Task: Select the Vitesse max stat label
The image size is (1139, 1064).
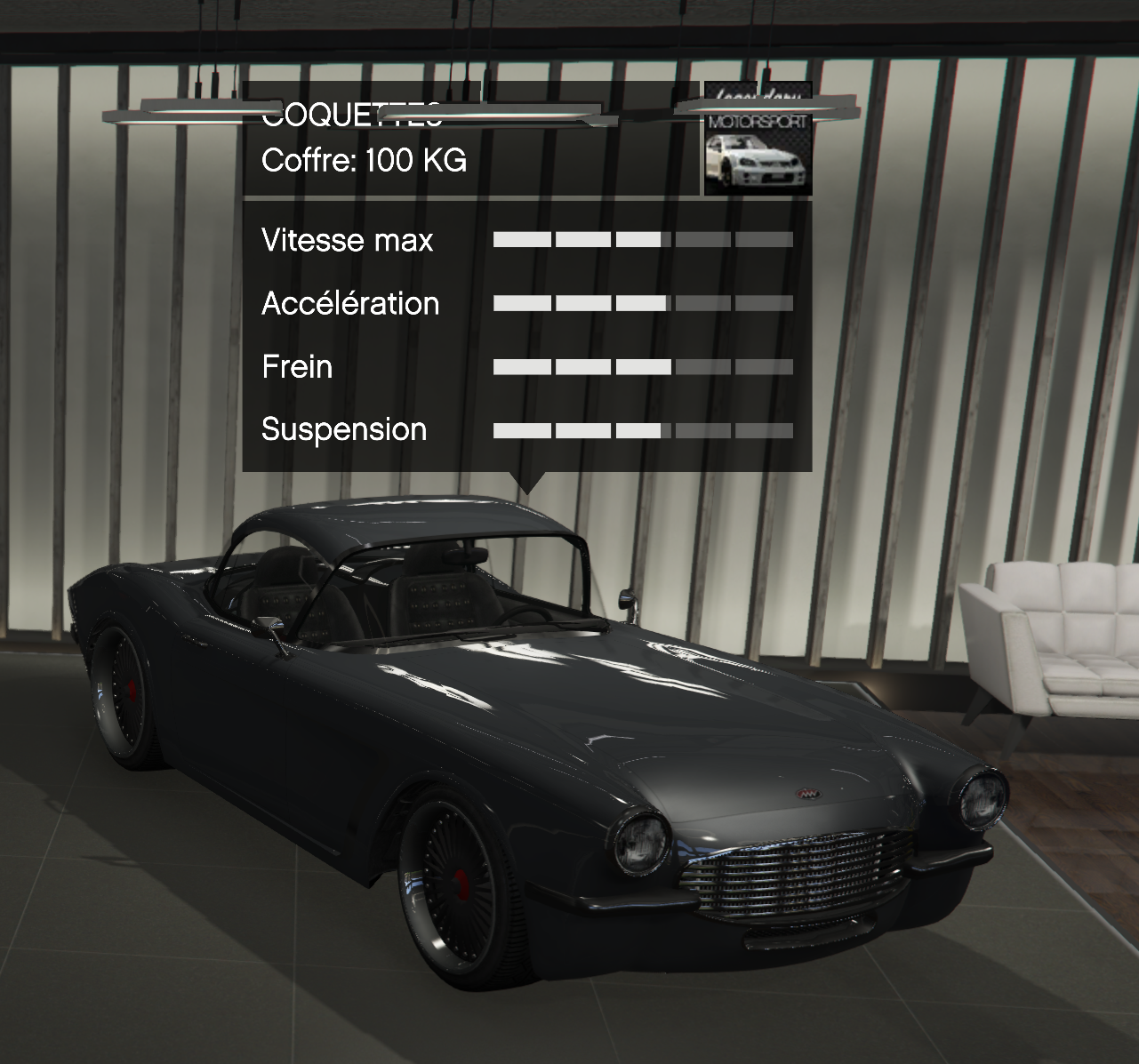Action: (x=347, y=240)
